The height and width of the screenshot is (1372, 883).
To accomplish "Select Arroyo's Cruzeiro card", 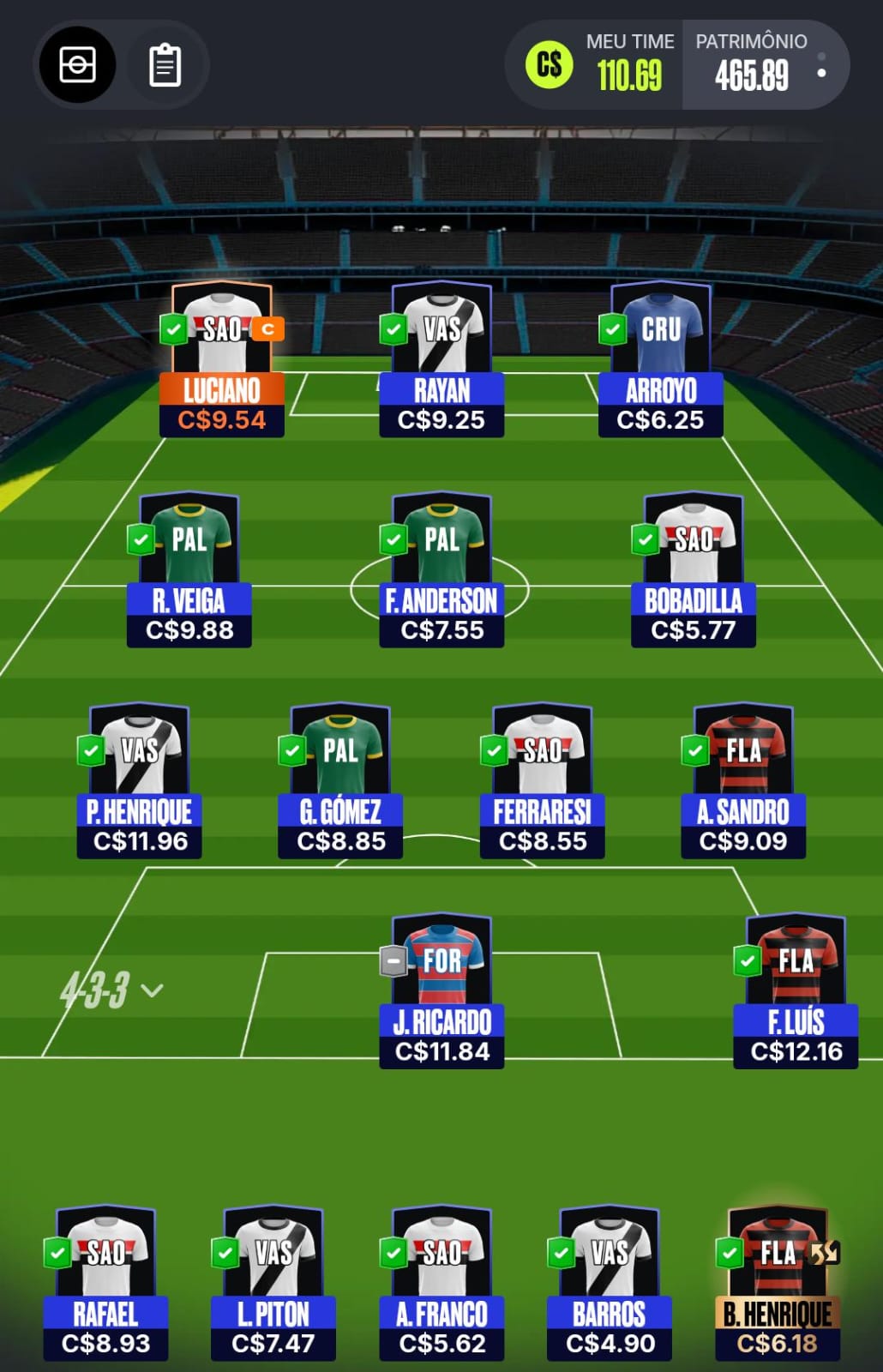I will [661, 360].
